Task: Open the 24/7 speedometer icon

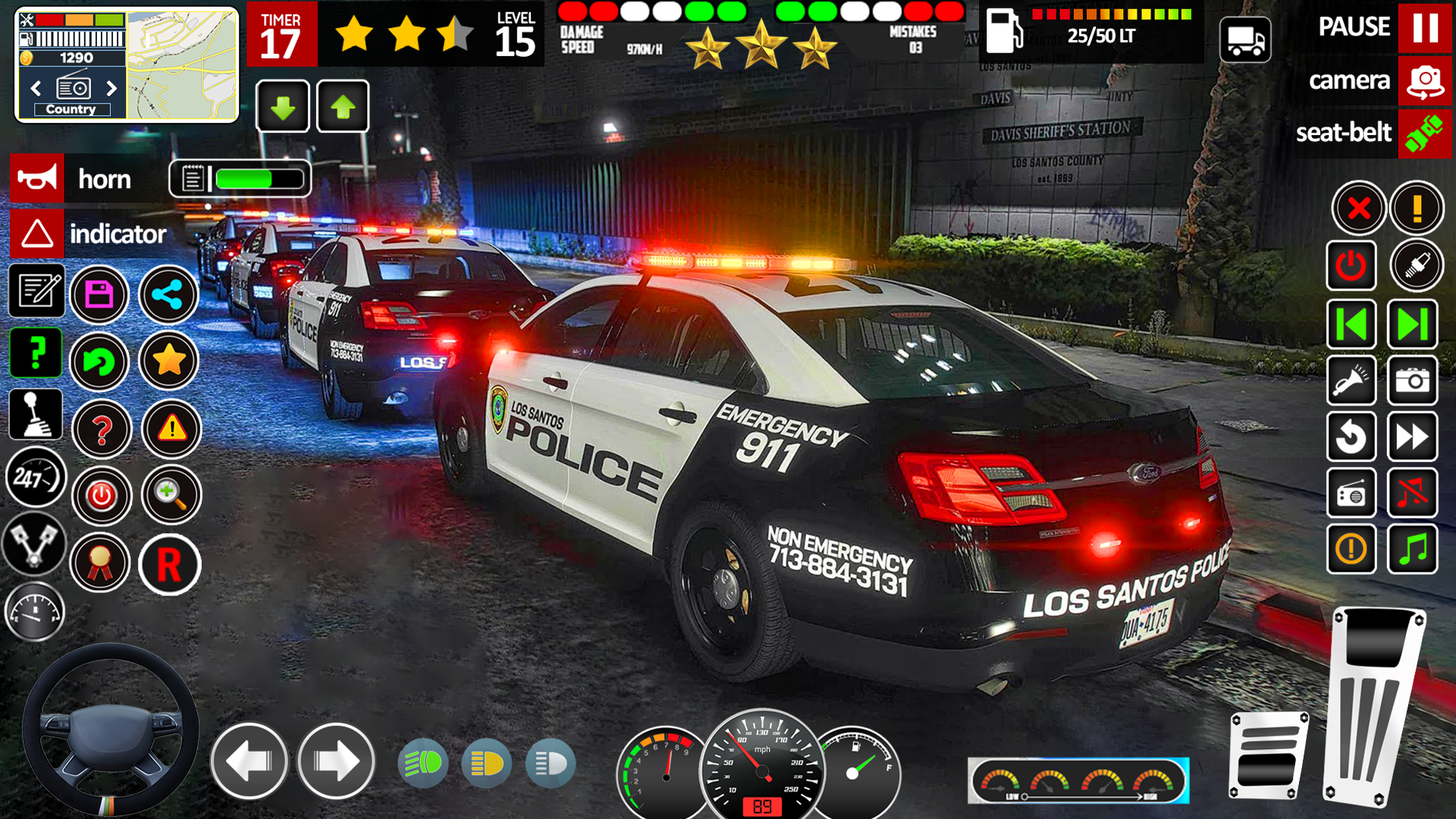Action: tap(34, 478)
